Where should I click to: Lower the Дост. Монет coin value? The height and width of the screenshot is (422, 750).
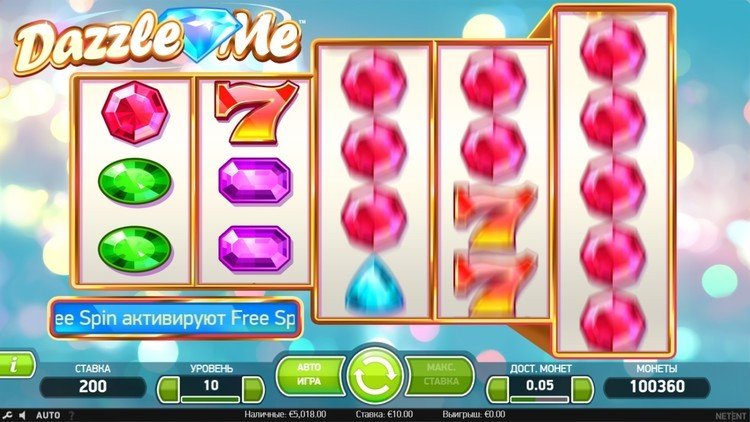coord(496,387)
